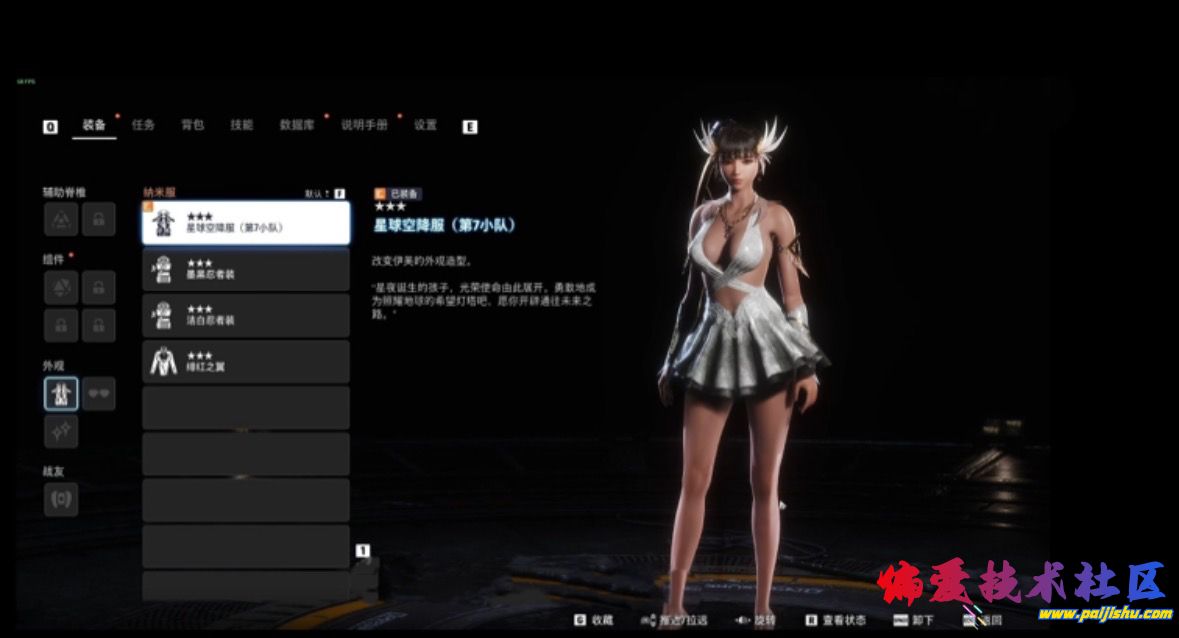
Task: Open the 数据库 (Database) tab
Action: (297, 126)
